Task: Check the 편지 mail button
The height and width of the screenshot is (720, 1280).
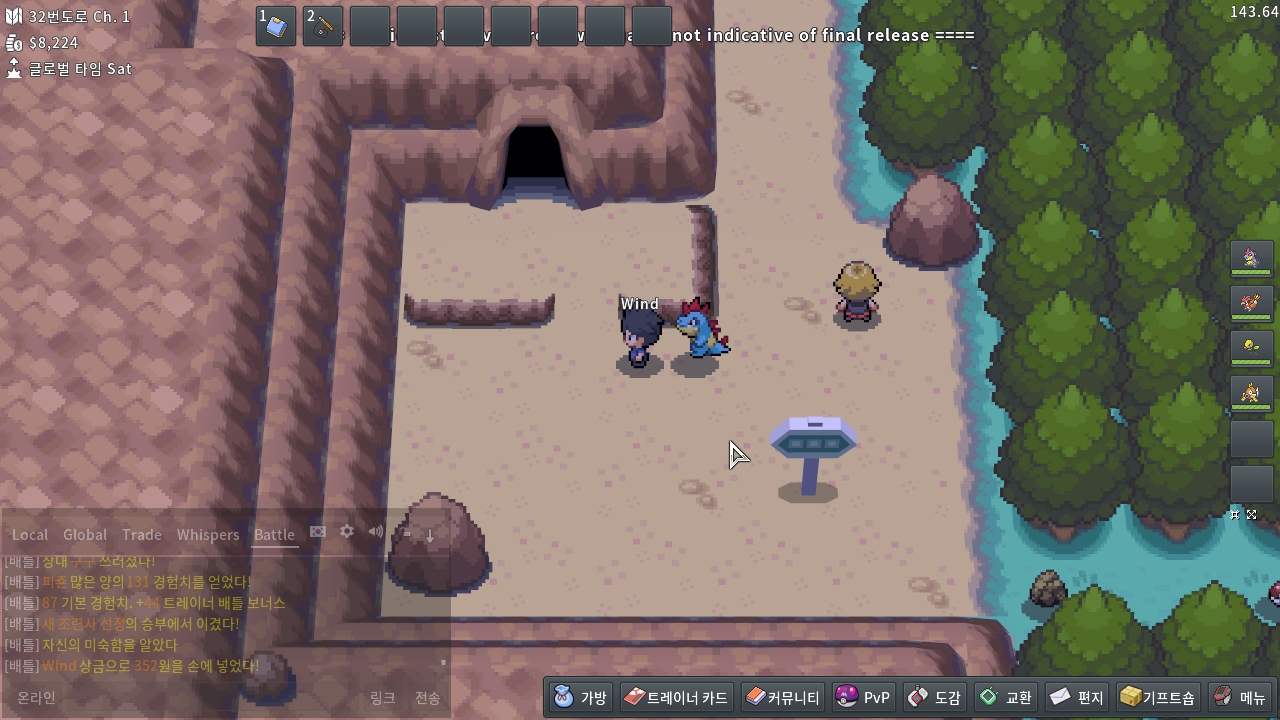Action: (x=1077, y=697)
